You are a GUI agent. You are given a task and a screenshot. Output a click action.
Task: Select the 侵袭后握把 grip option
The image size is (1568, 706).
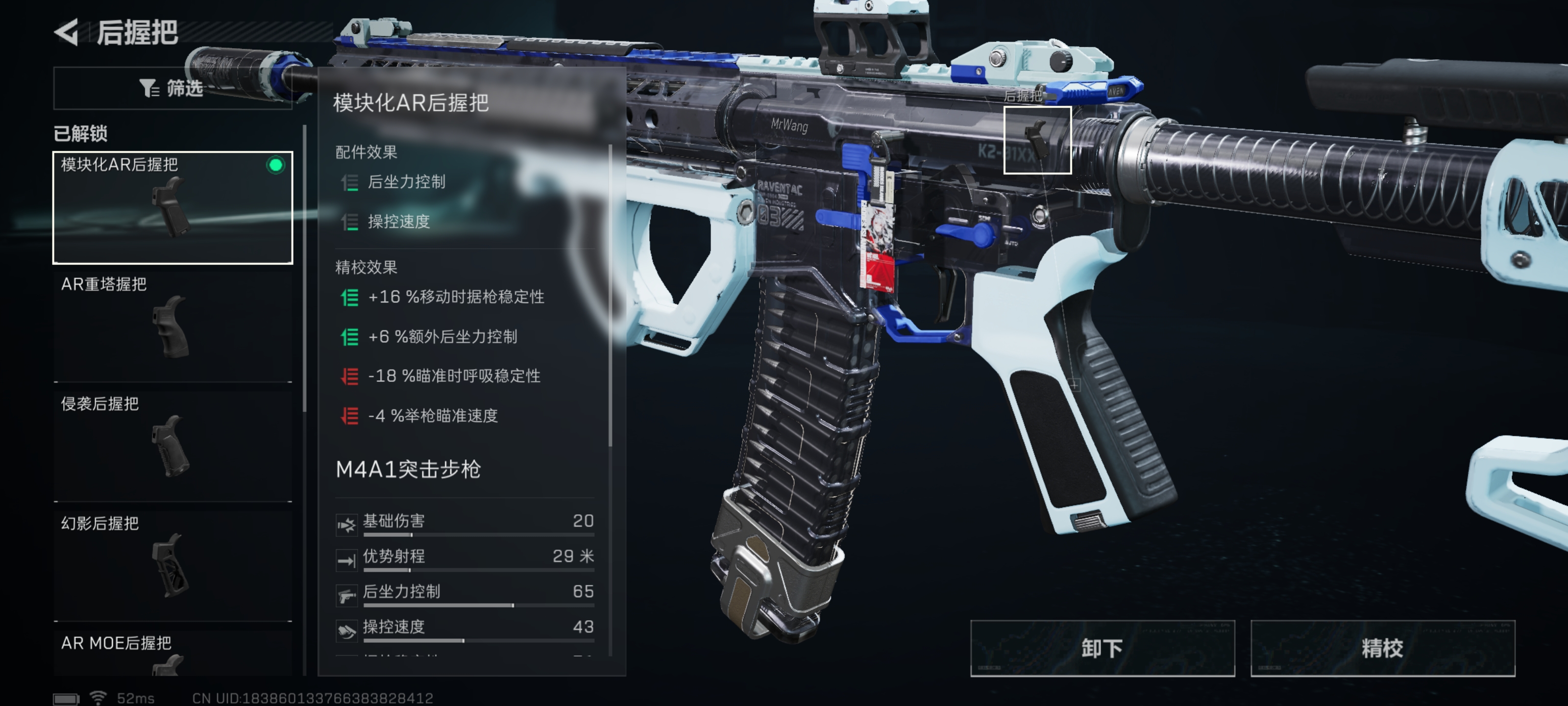[x=172, y=445]
